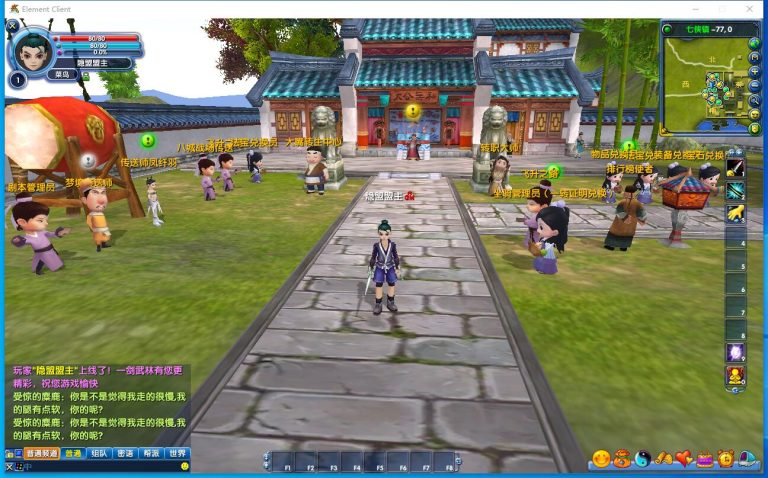Viewport: 768px width, 478px height.
Task: Choose the 普通 chat tab
Action: pyautogui.click(x=73, y=453)
